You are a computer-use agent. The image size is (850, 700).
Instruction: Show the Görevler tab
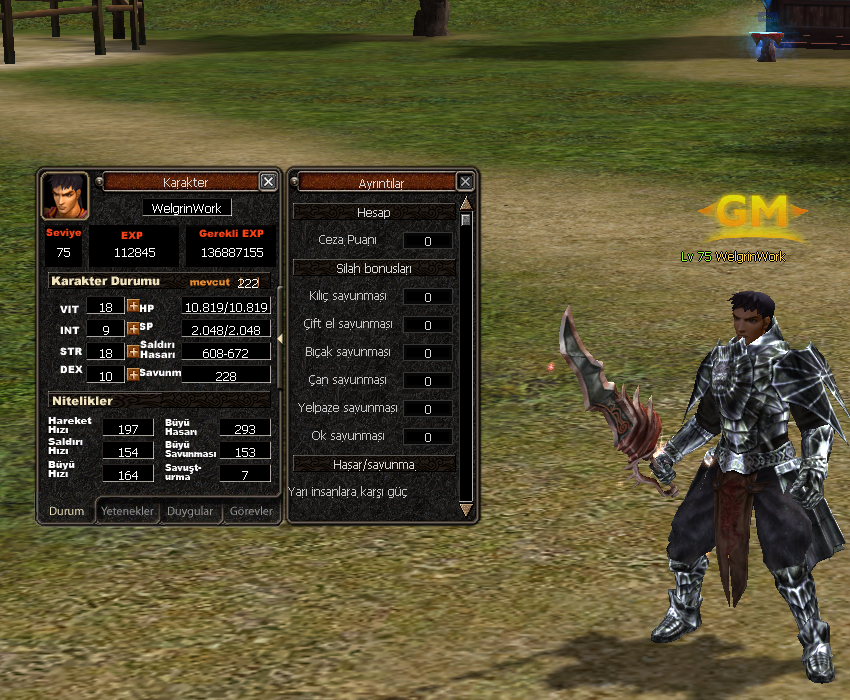250,511
